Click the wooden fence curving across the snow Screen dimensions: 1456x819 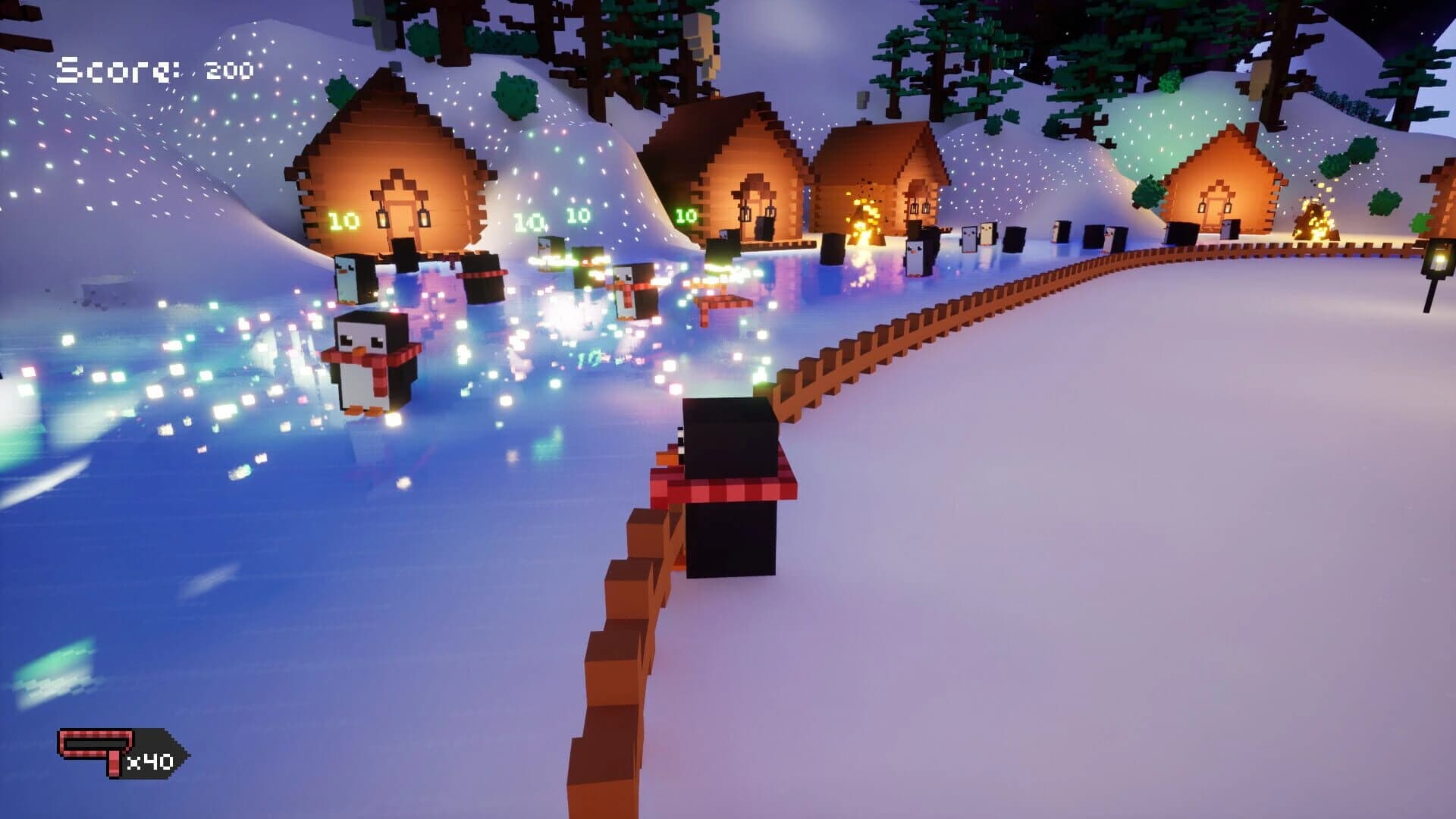point(986,303)
